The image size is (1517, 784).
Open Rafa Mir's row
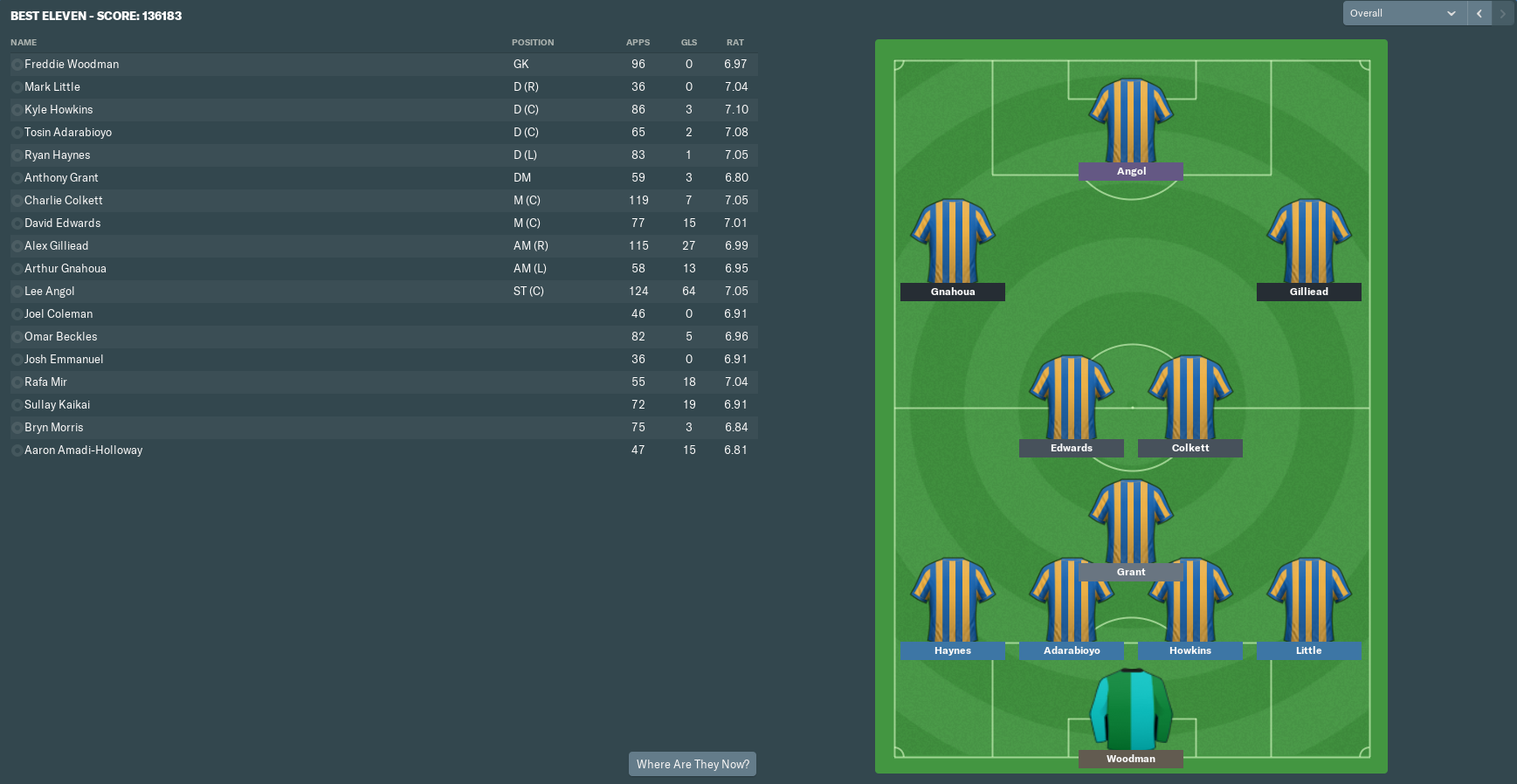(45, 382)
